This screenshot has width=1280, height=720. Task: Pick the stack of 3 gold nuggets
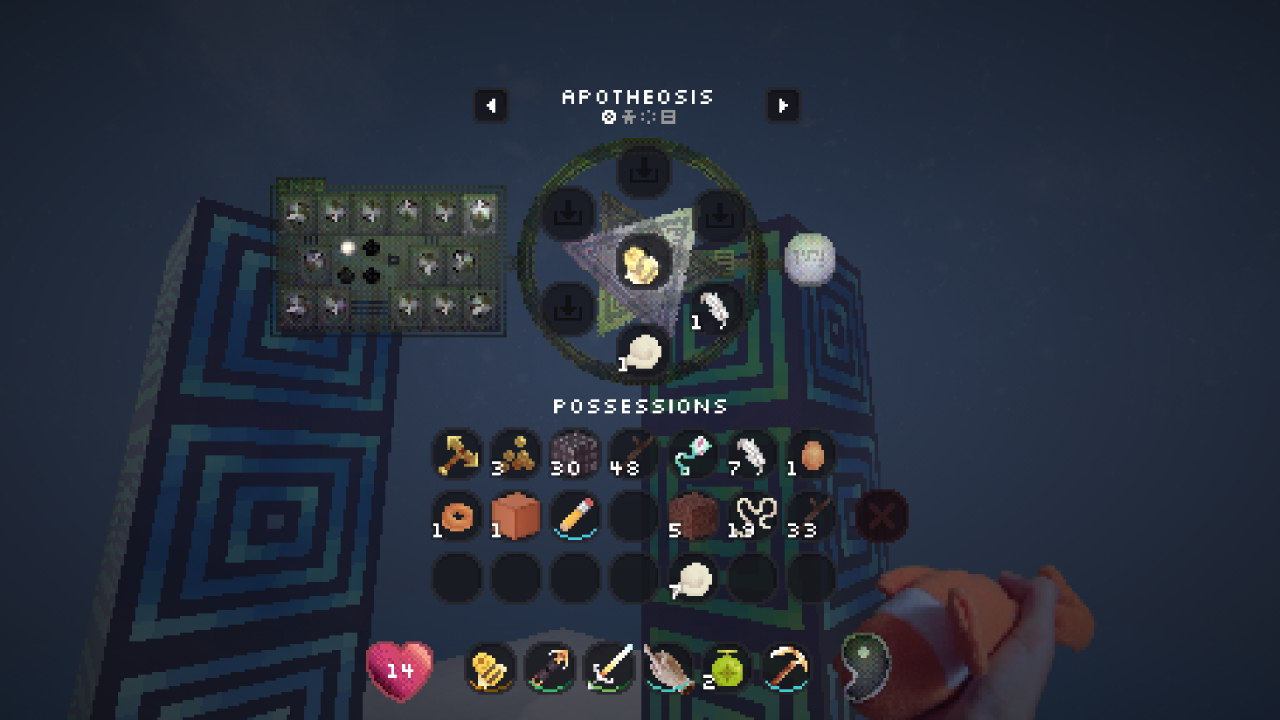[515, 455]
